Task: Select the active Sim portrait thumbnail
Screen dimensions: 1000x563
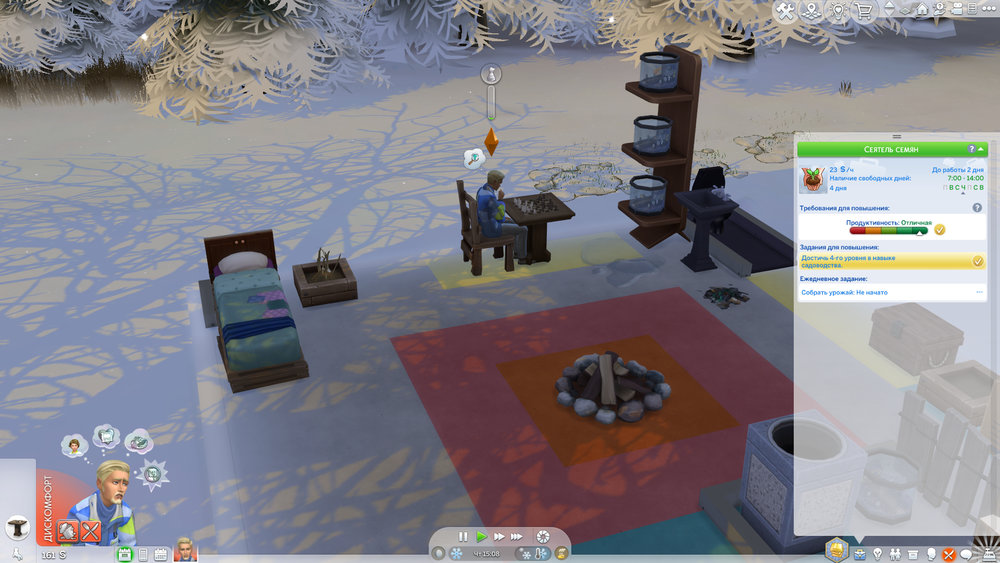Action: [184, 550]
